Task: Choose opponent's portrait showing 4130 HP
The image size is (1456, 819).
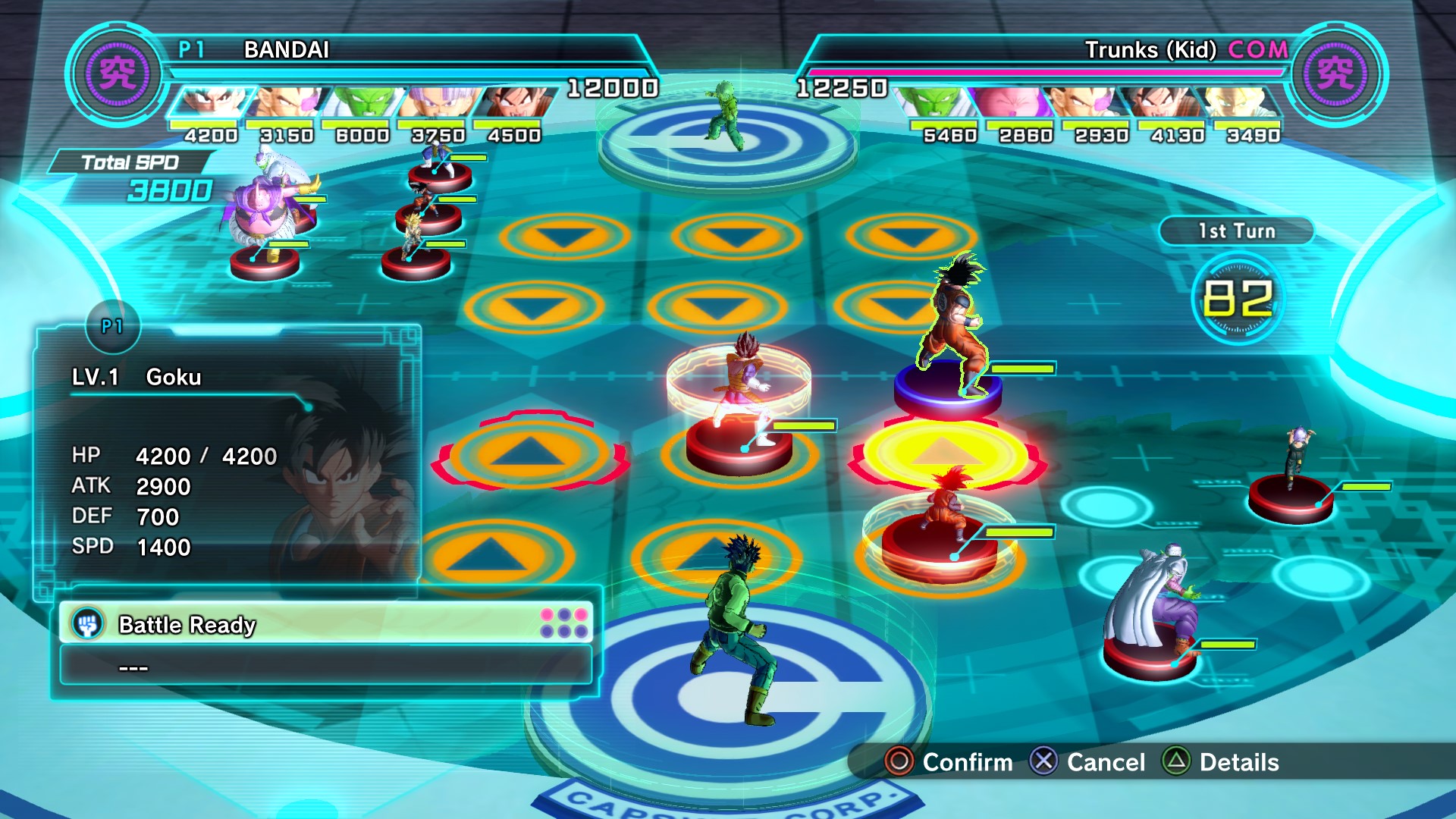Action: coord(1166,102)
